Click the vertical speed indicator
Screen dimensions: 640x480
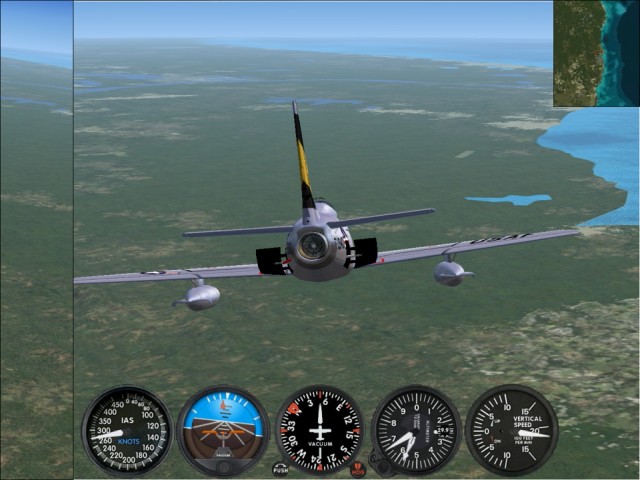[x=511, y=430]
